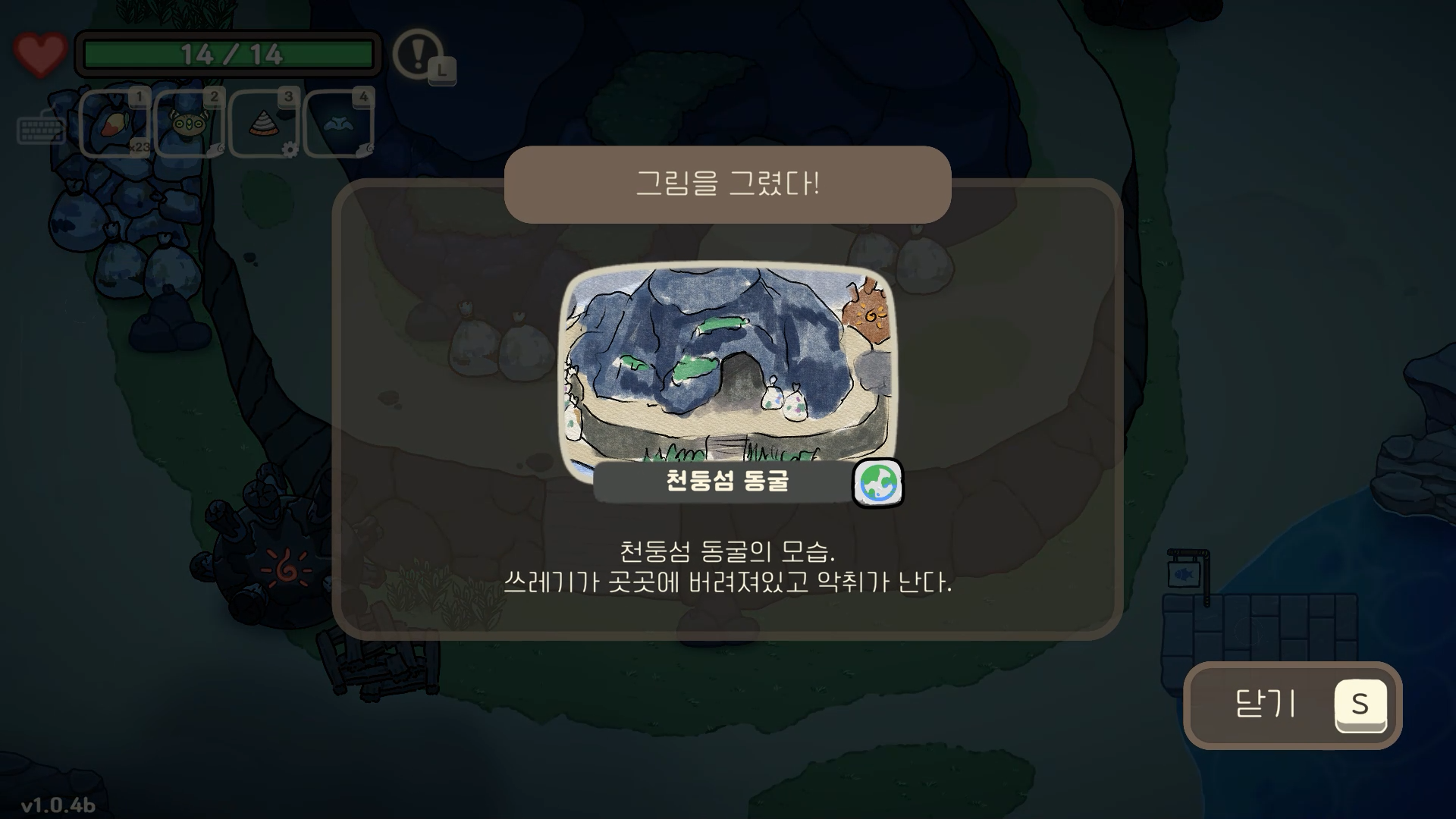This screenshot has height=819, width=1456.
Task: Click the 그림을 그렸다! title banner
Action: point(728,184)
